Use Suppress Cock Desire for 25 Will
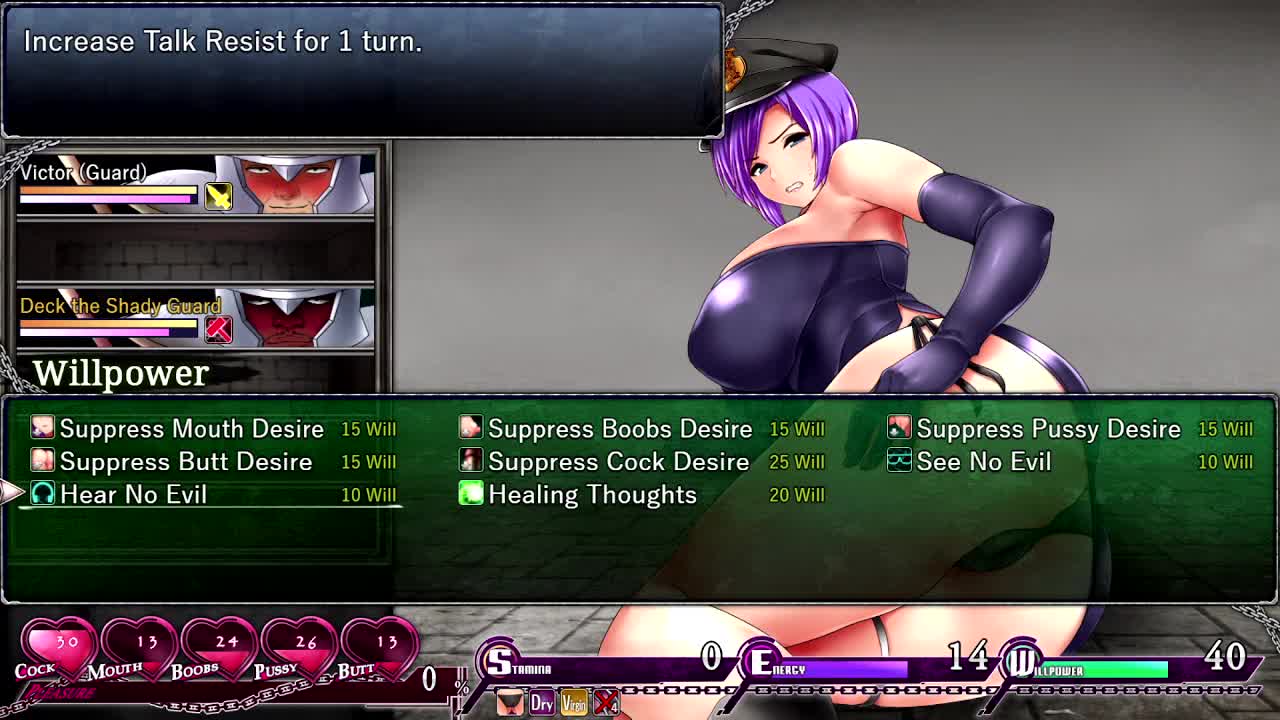 point(618,462)
